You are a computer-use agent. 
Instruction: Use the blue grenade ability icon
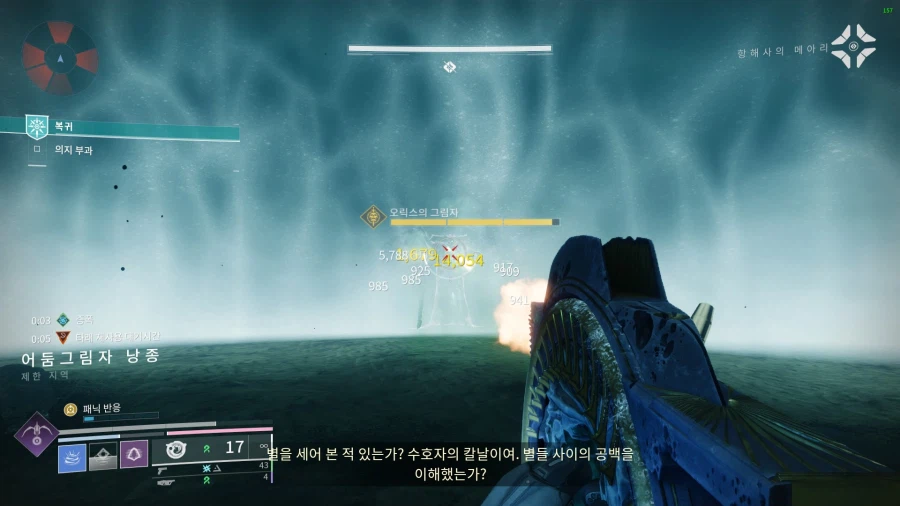pyautogui.click(x=72, y=457)
